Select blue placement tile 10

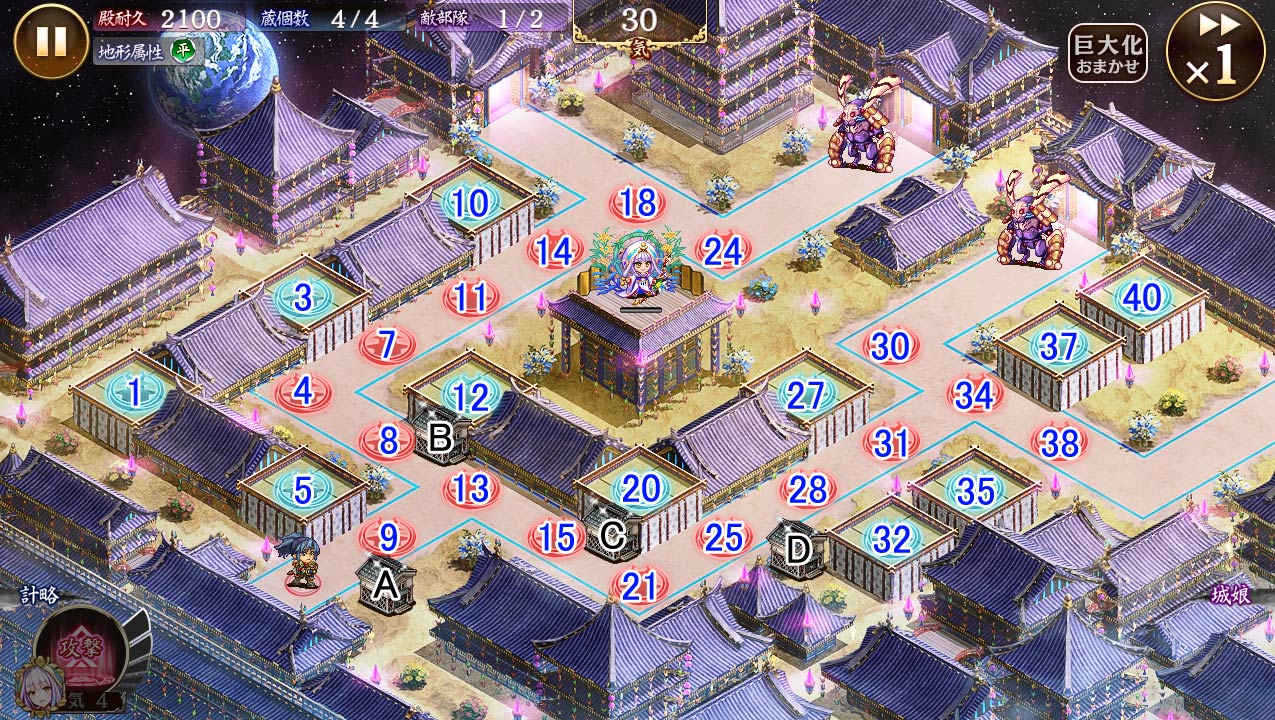click(x=470, y=204)
